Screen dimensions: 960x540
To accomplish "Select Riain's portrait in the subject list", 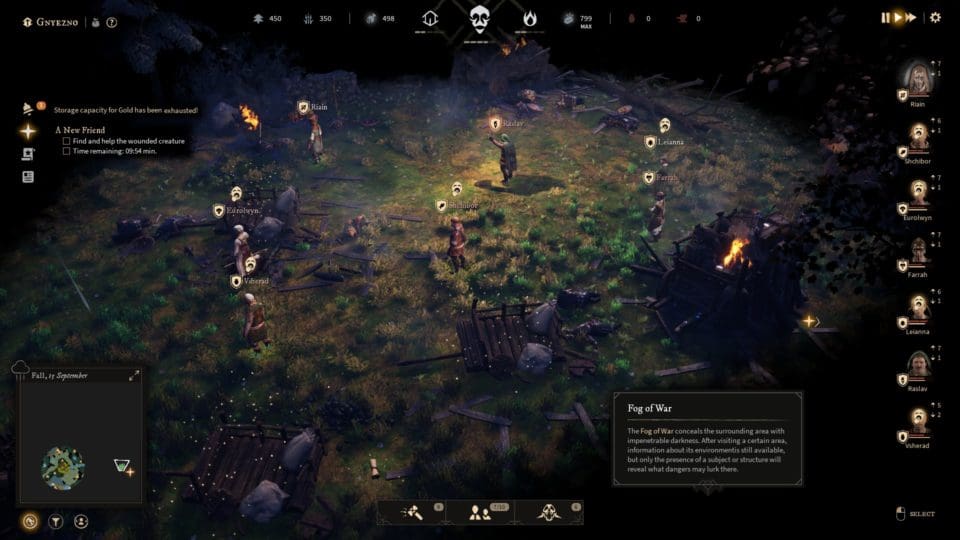I will click(918, 76).
